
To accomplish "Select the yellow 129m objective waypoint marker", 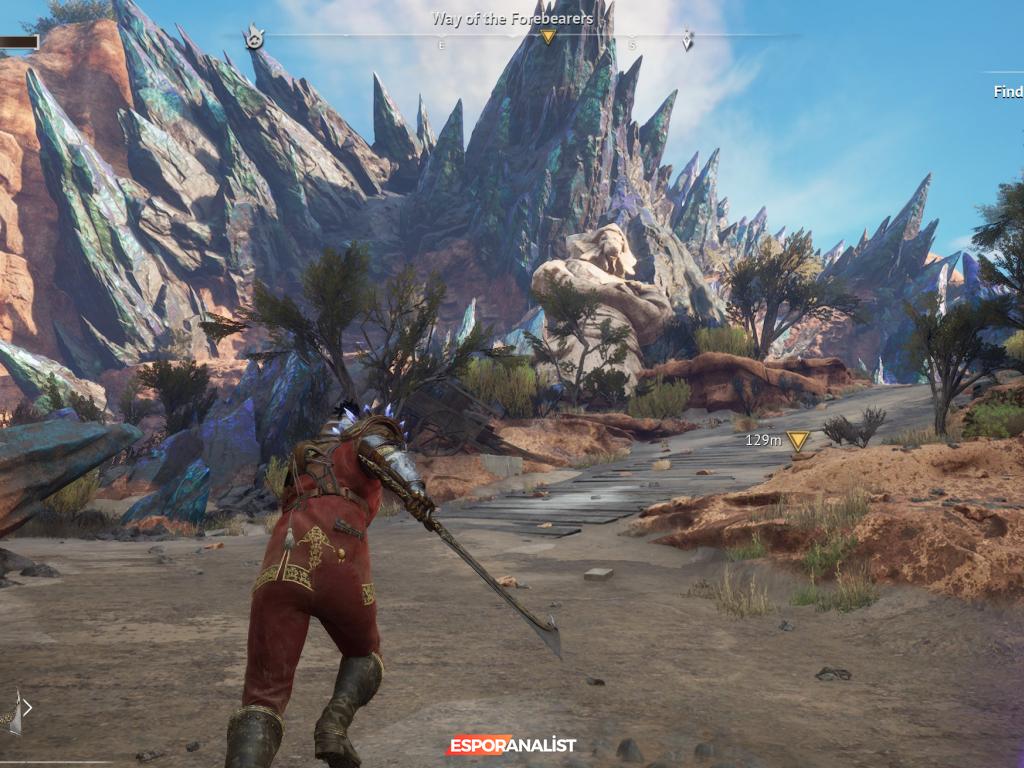I will pos(797,440).
